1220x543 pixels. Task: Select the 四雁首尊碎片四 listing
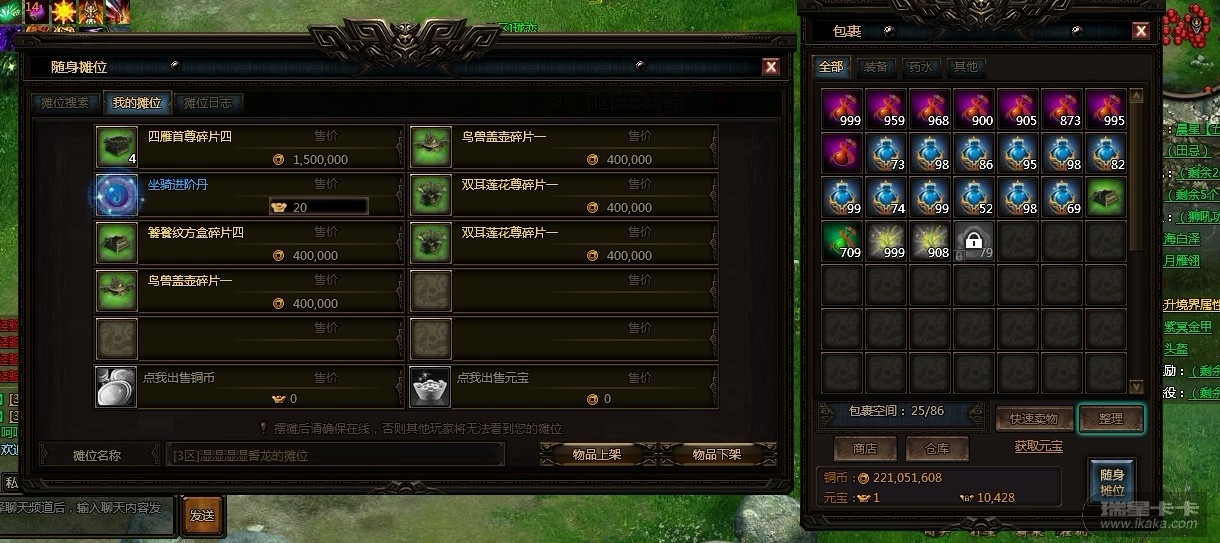(x=250, y=147)
